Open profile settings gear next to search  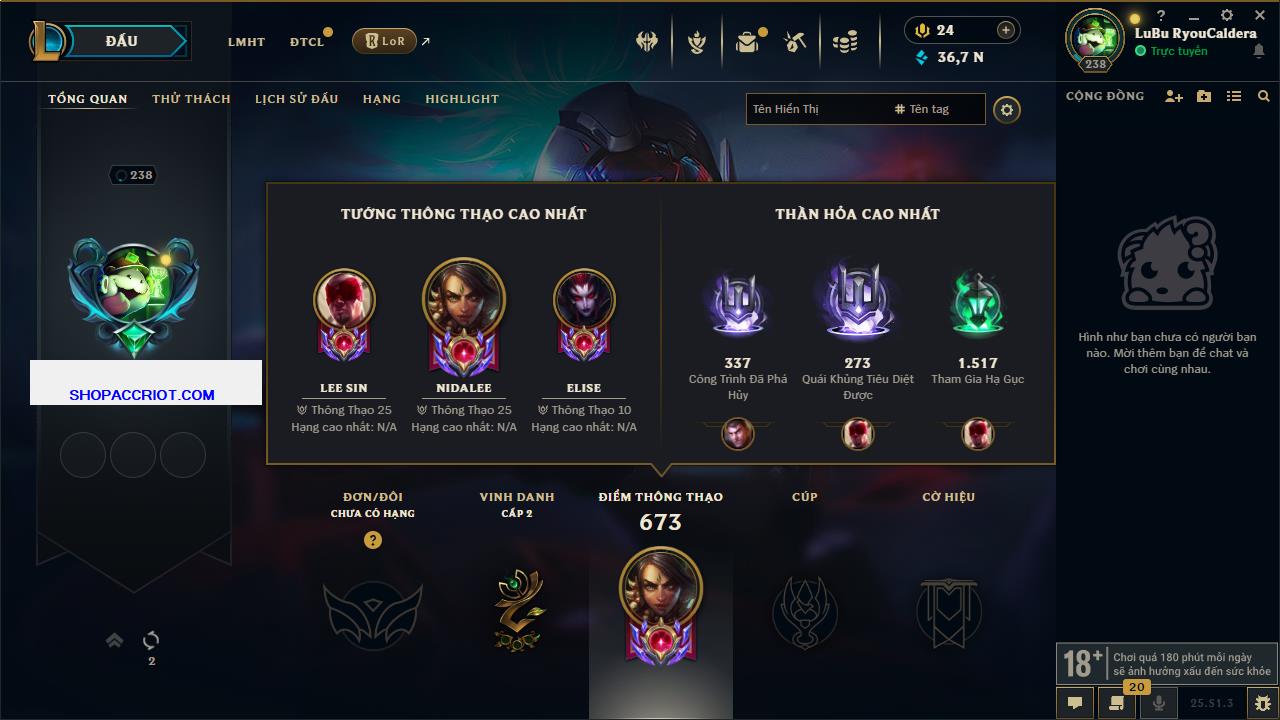click(1007, 109)
